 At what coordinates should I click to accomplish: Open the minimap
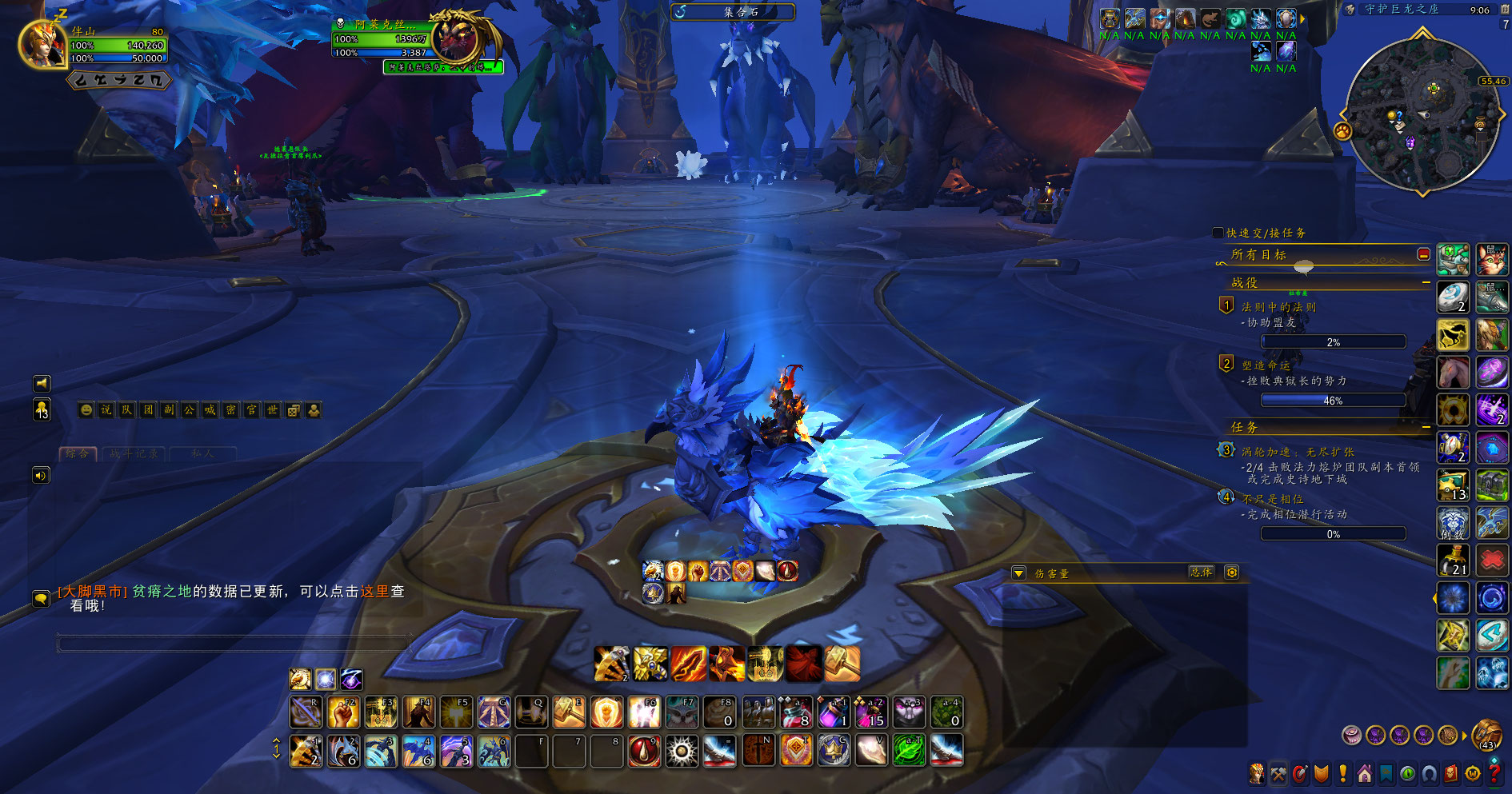coord(1422,114)
